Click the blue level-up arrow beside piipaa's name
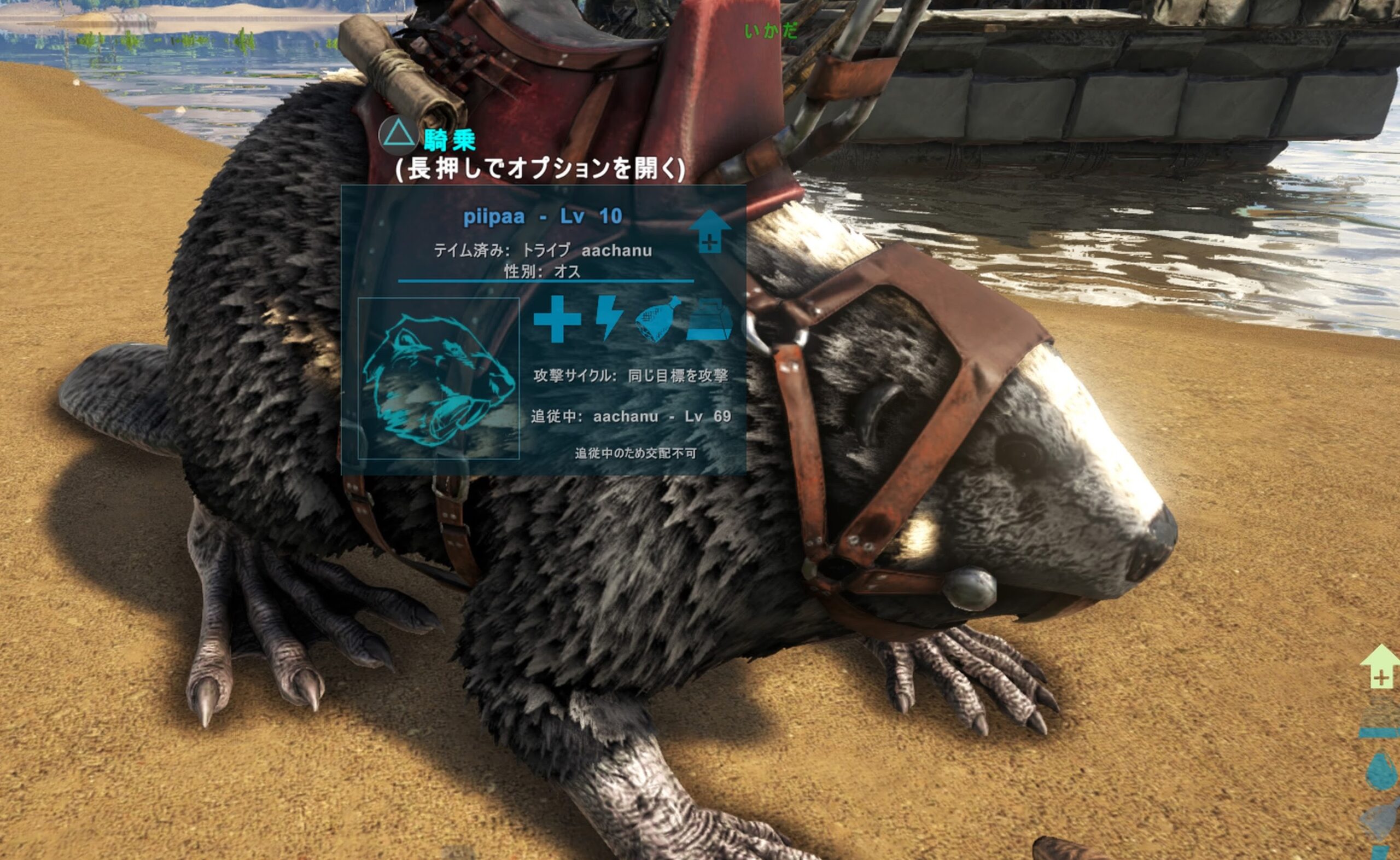This screenshot has width=1400, height=860. (709, 231)
